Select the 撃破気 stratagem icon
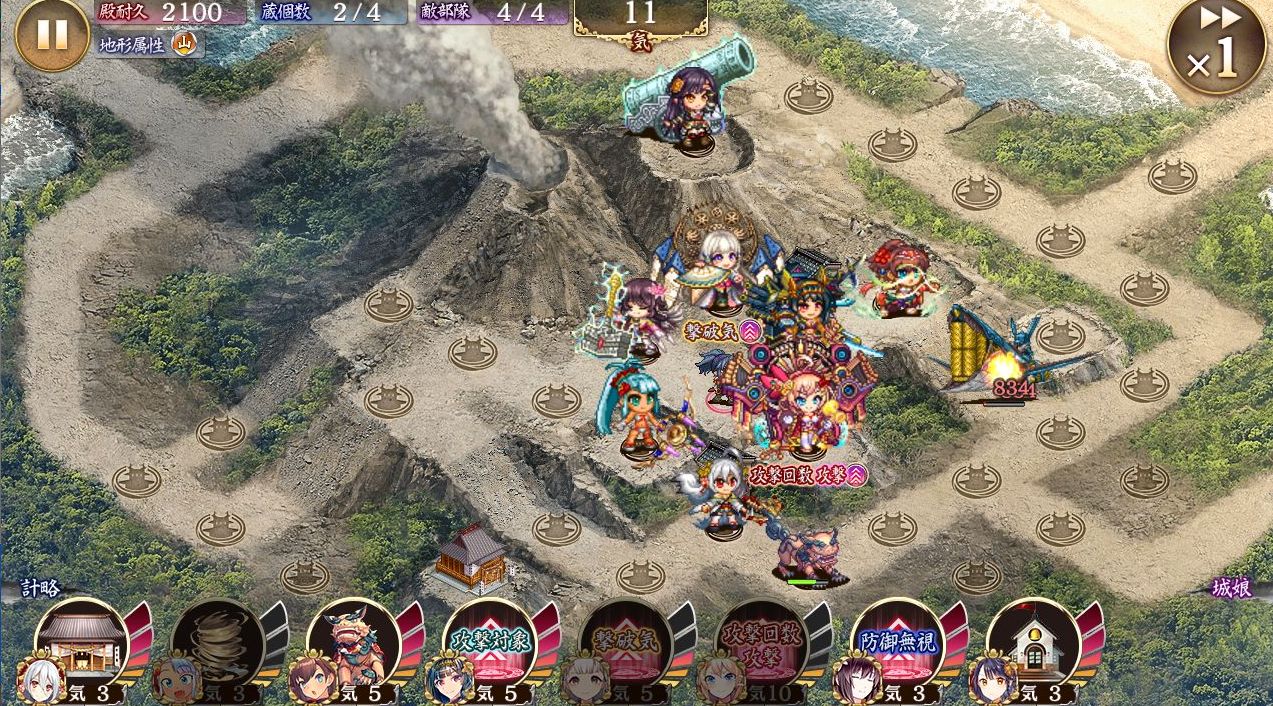Image resolution: width=1273 pixels, height=706 pixels. [625, 640]
